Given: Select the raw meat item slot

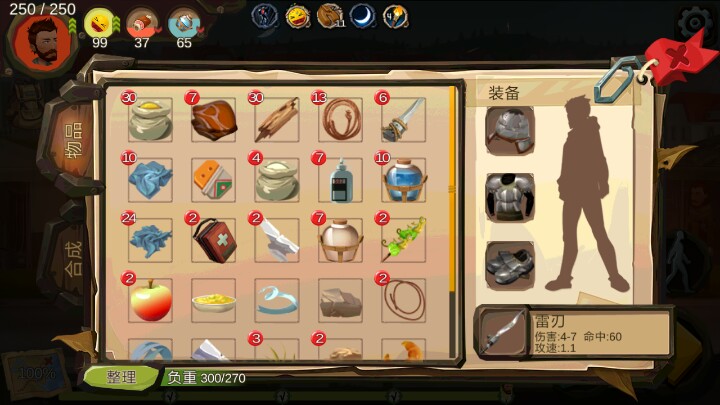Looking at the screenshot, I should (213, 119).
